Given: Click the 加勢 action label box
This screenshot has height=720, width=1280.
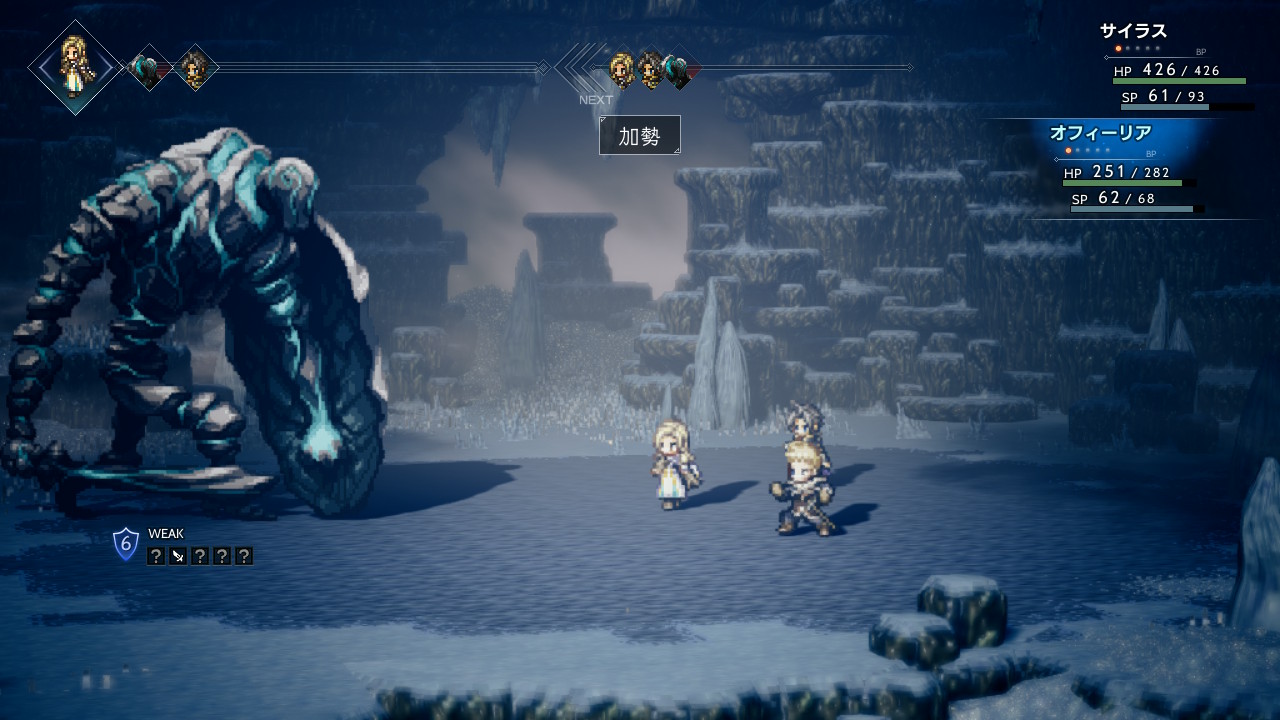Looking at the screenshot, I should pos(640,135).
